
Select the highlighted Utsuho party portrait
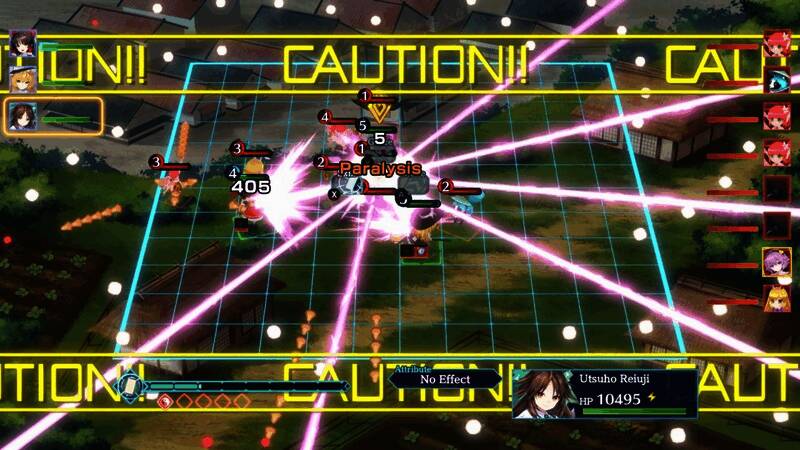coord(23,117)
